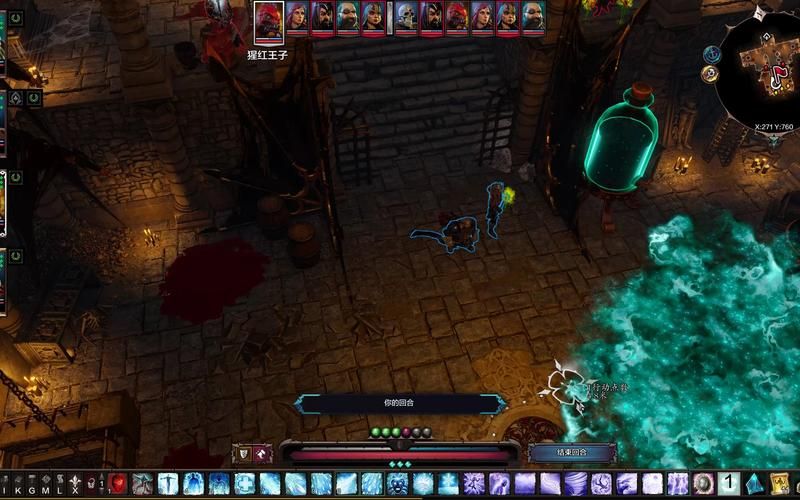Screen dimensions: 800x500
Task: Click the blue round button left of the minimap
Action: tap(711, 55)
